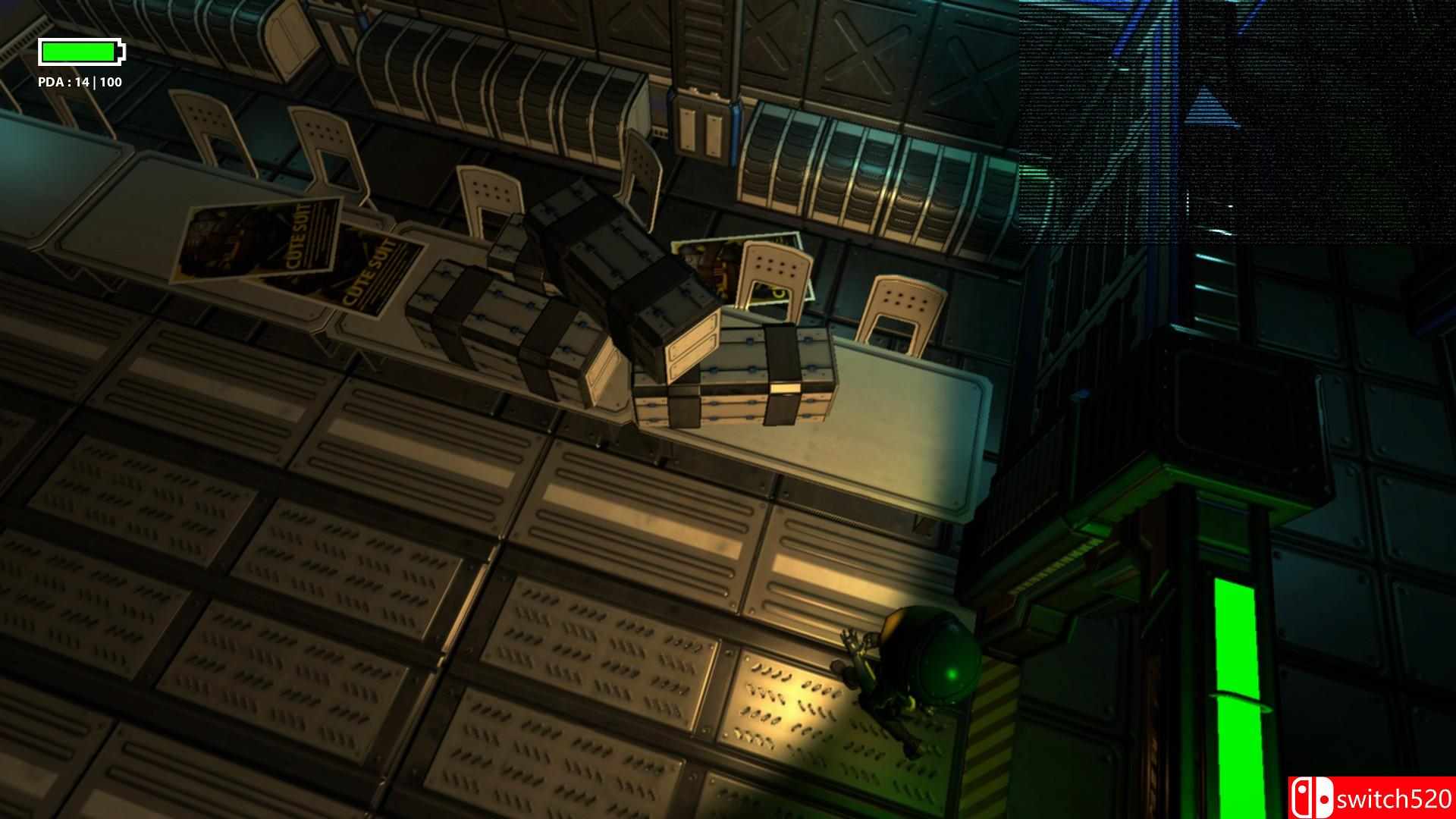Click the green battery icon in the HUD
The height and width of the screenshot is (819, 1456).
80,53
